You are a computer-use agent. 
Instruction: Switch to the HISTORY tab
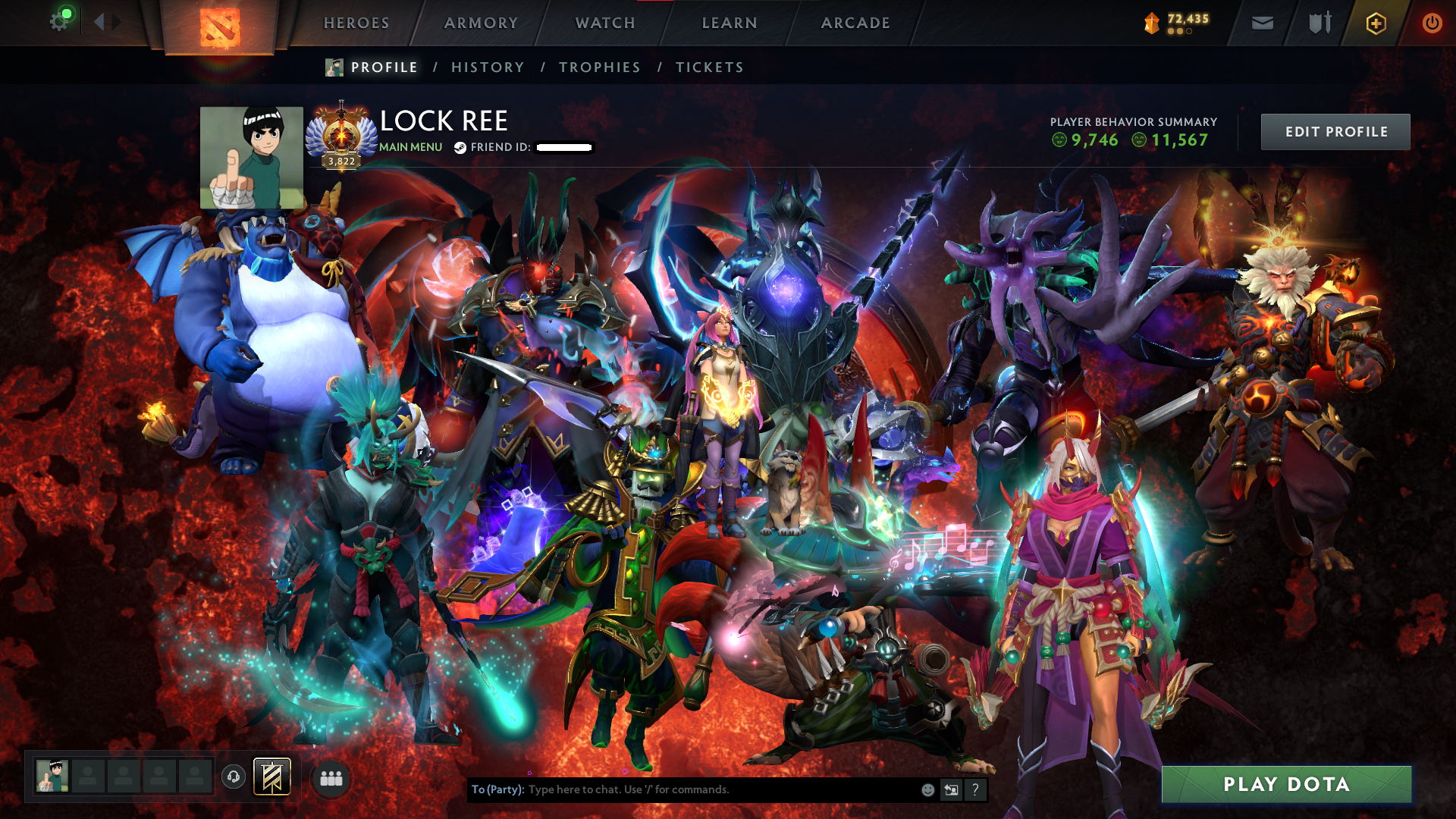tap(487, 67)
